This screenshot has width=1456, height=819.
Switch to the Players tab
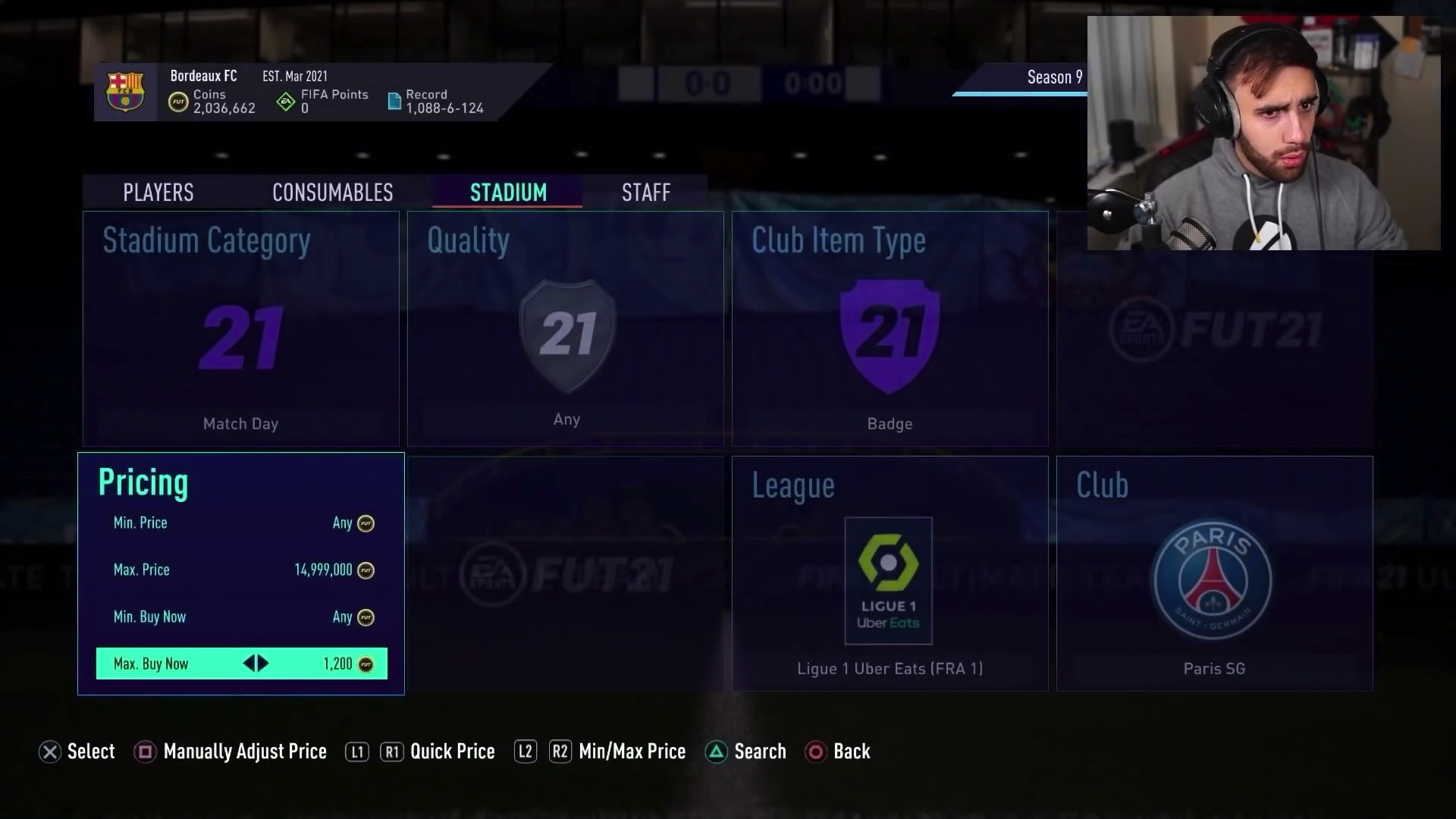coord(158,193)
